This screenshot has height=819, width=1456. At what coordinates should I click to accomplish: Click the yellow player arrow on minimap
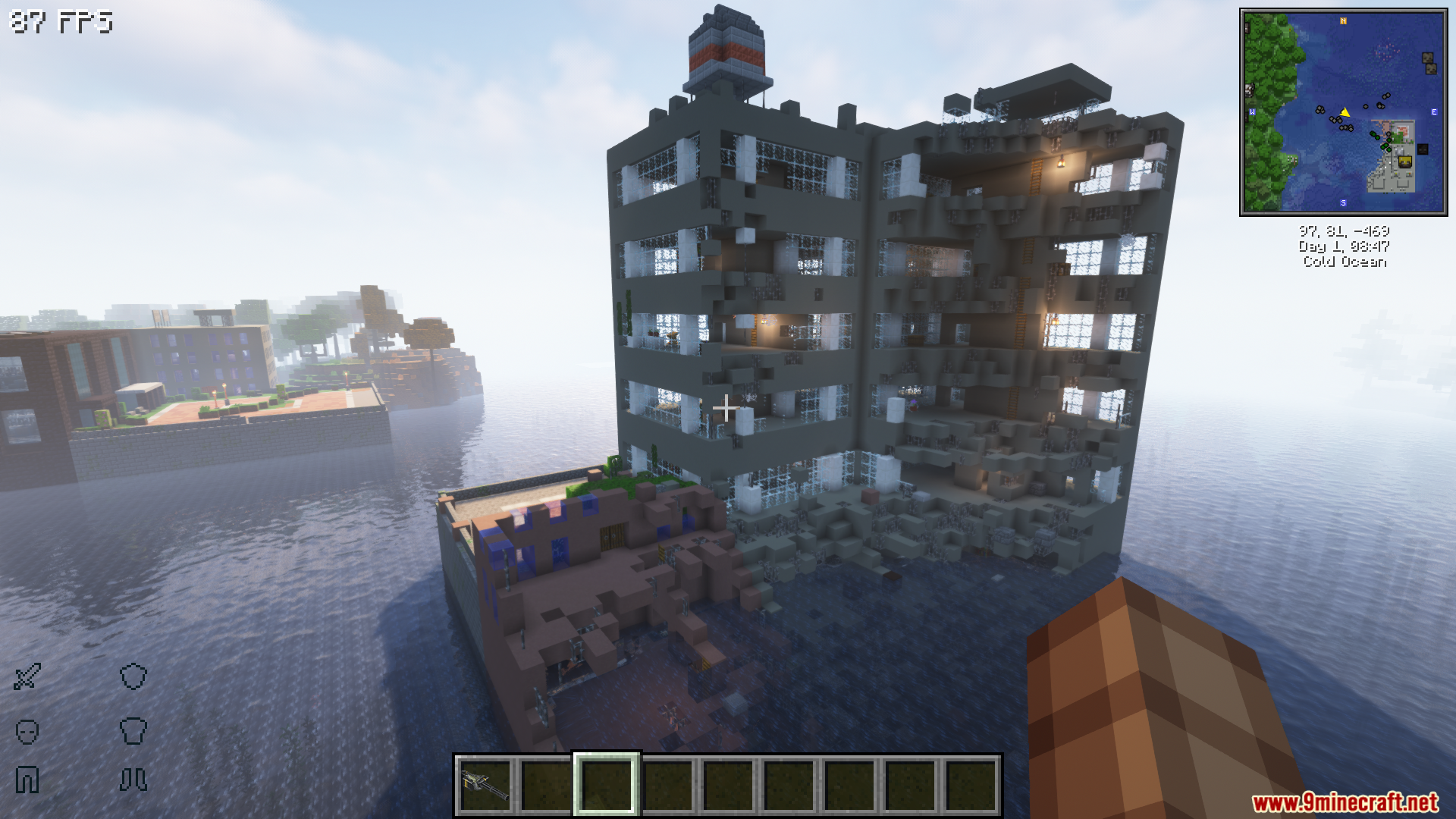[x=1345, y=112]
